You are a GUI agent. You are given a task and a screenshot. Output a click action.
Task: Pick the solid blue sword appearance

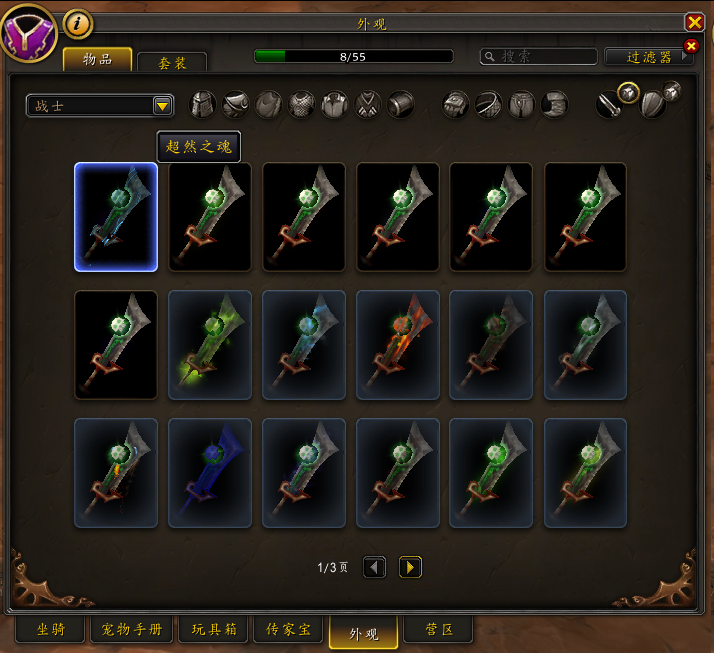(x=210, y=472)
